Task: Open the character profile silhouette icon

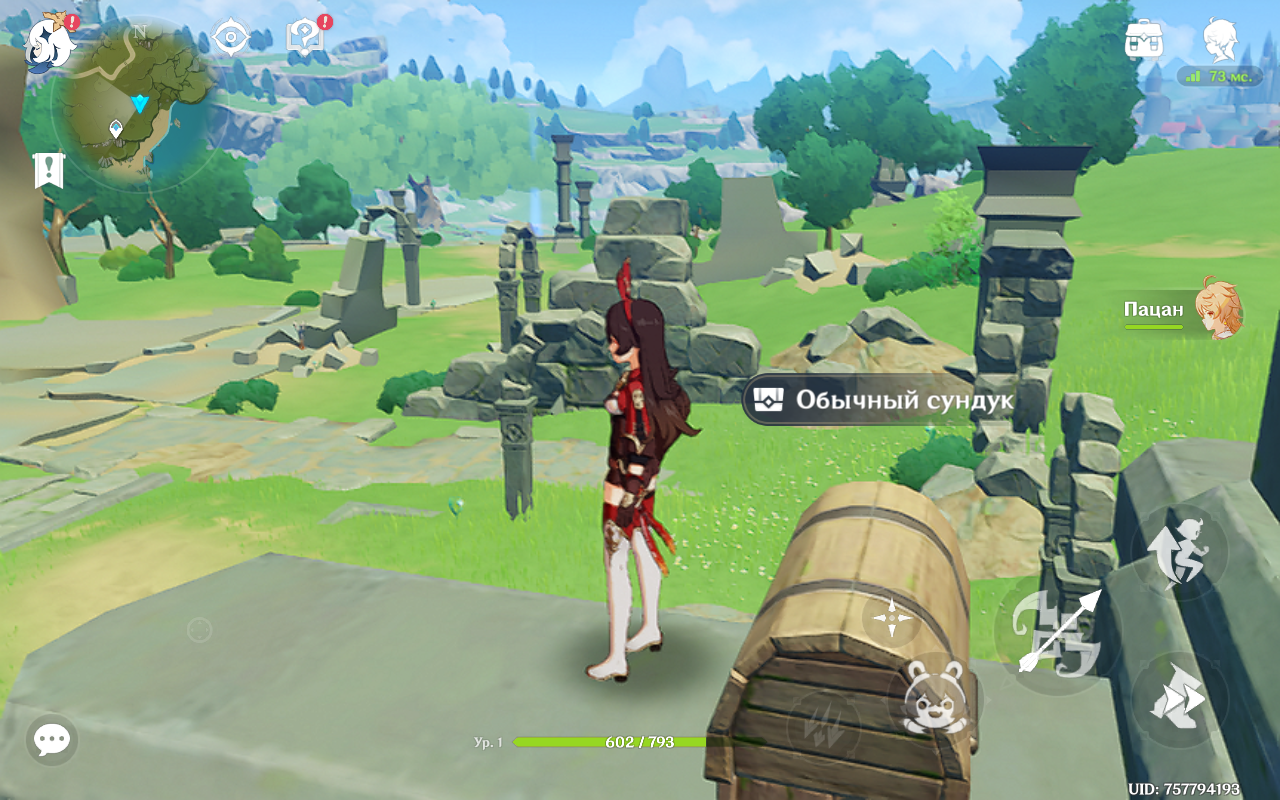Action: pyautogui.click(x=1220, y=40)
